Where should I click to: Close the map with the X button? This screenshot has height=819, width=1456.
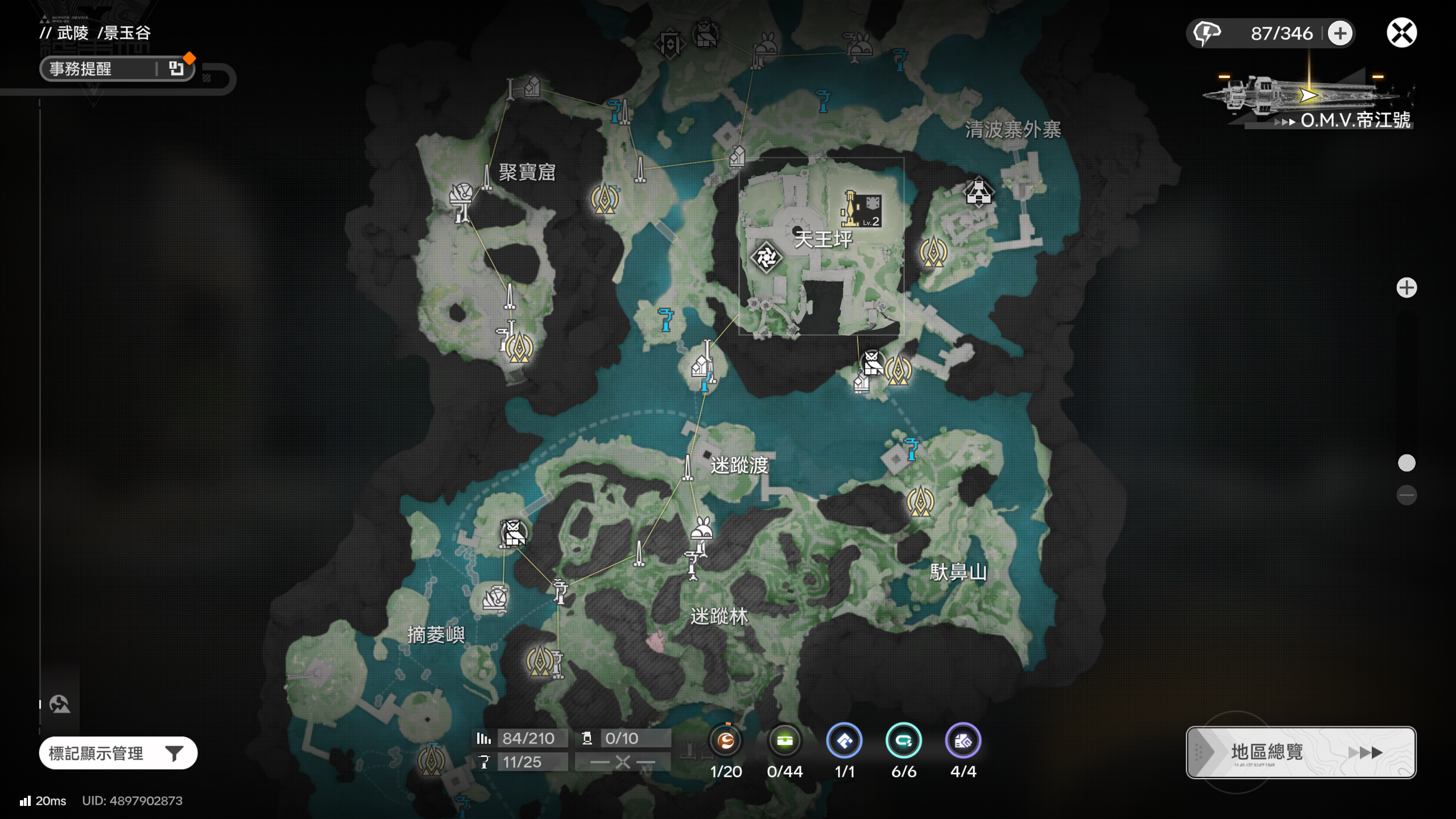1401,33
